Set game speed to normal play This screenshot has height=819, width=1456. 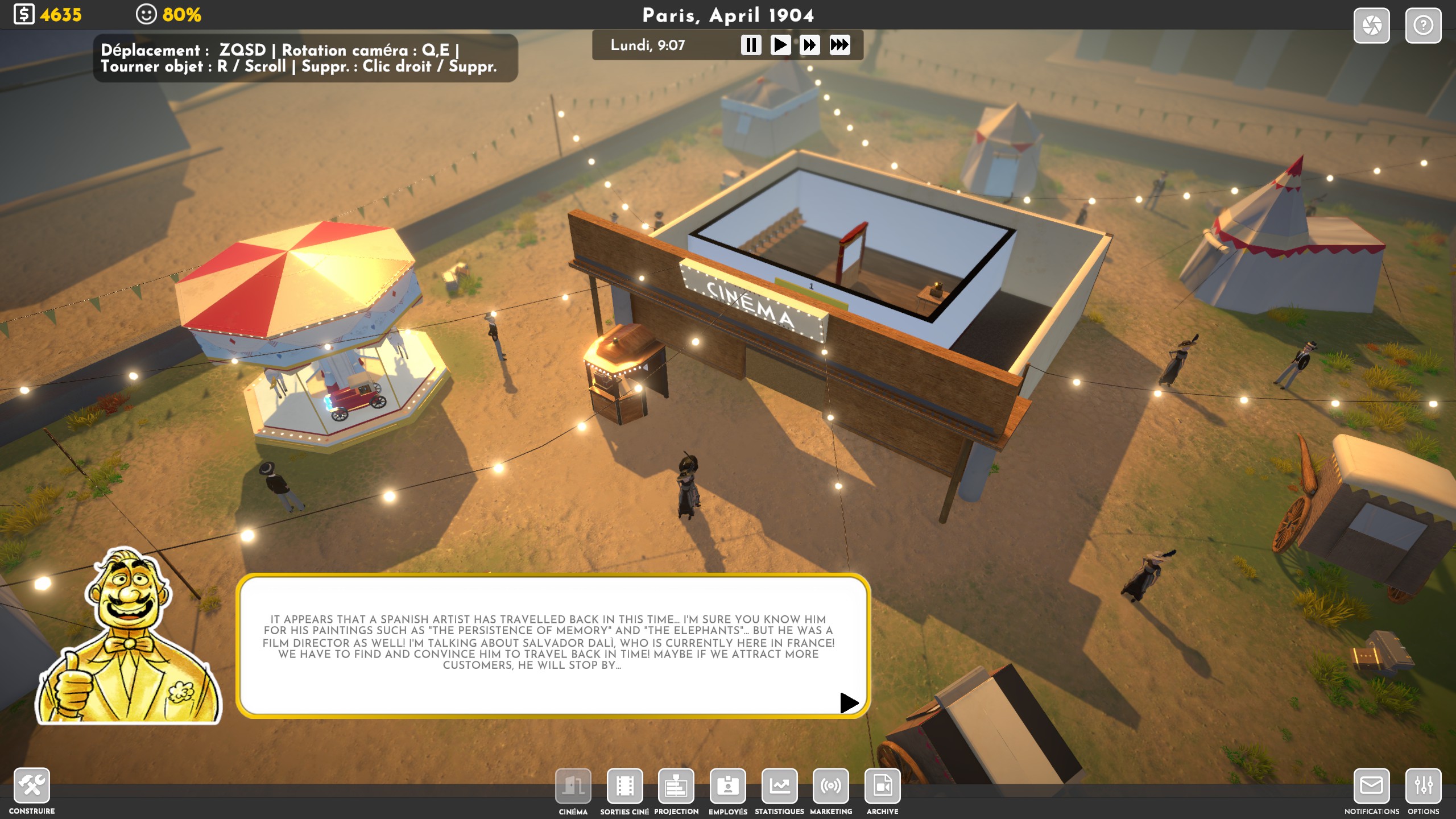(x=780, y=45)
